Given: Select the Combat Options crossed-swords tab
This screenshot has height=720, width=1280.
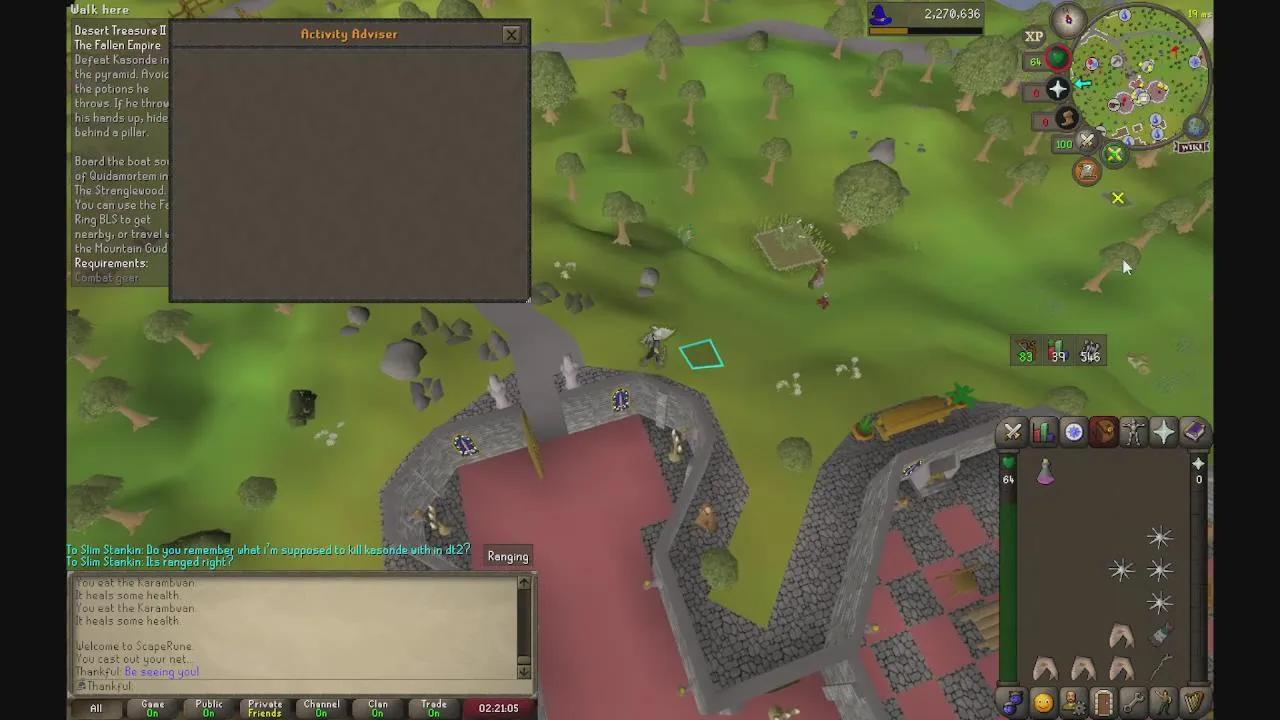Looking at the screenshot, I should [x=1012, y=432].
